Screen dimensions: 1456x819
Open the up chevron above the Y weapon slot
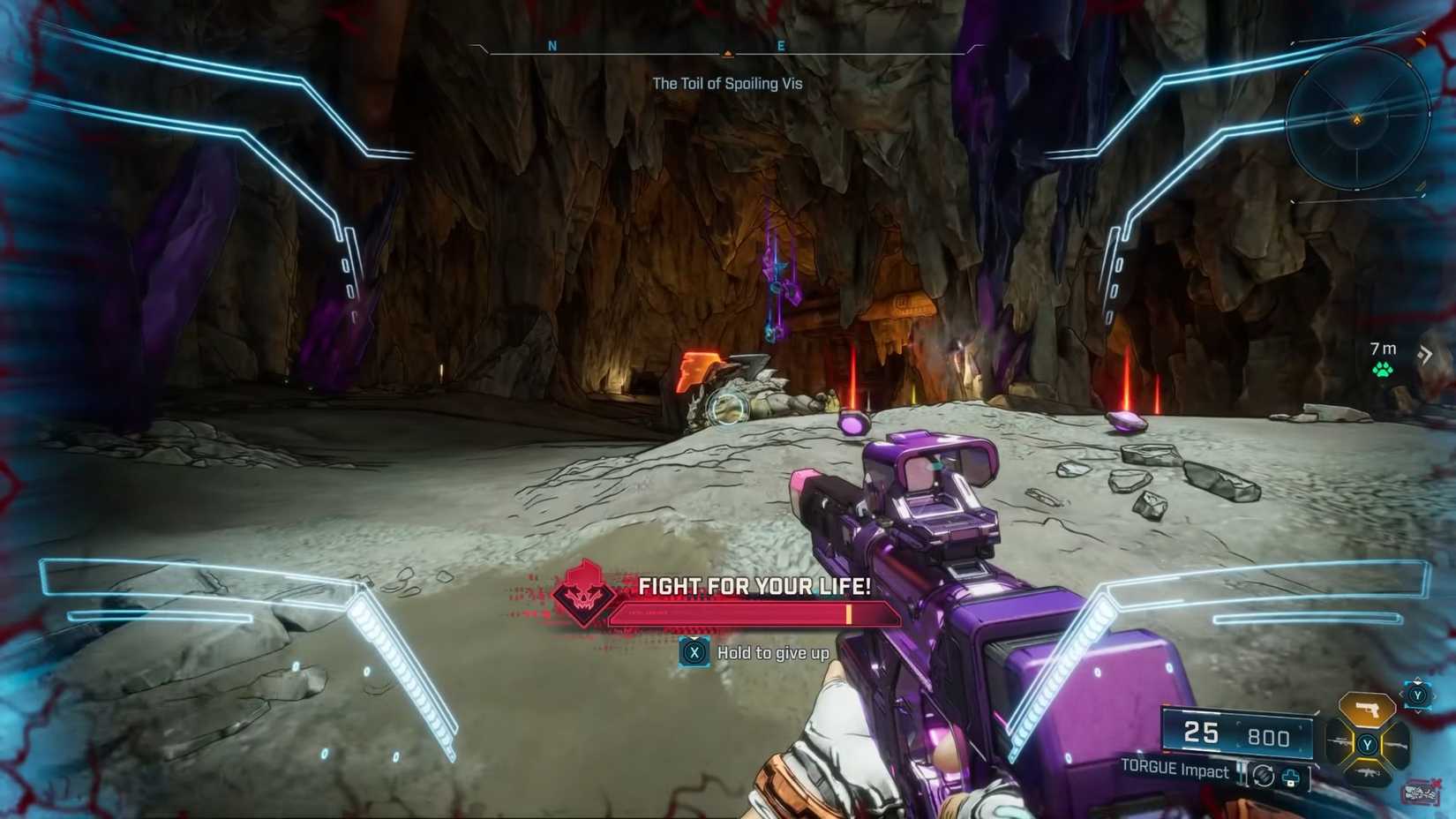coord(1418,680)
